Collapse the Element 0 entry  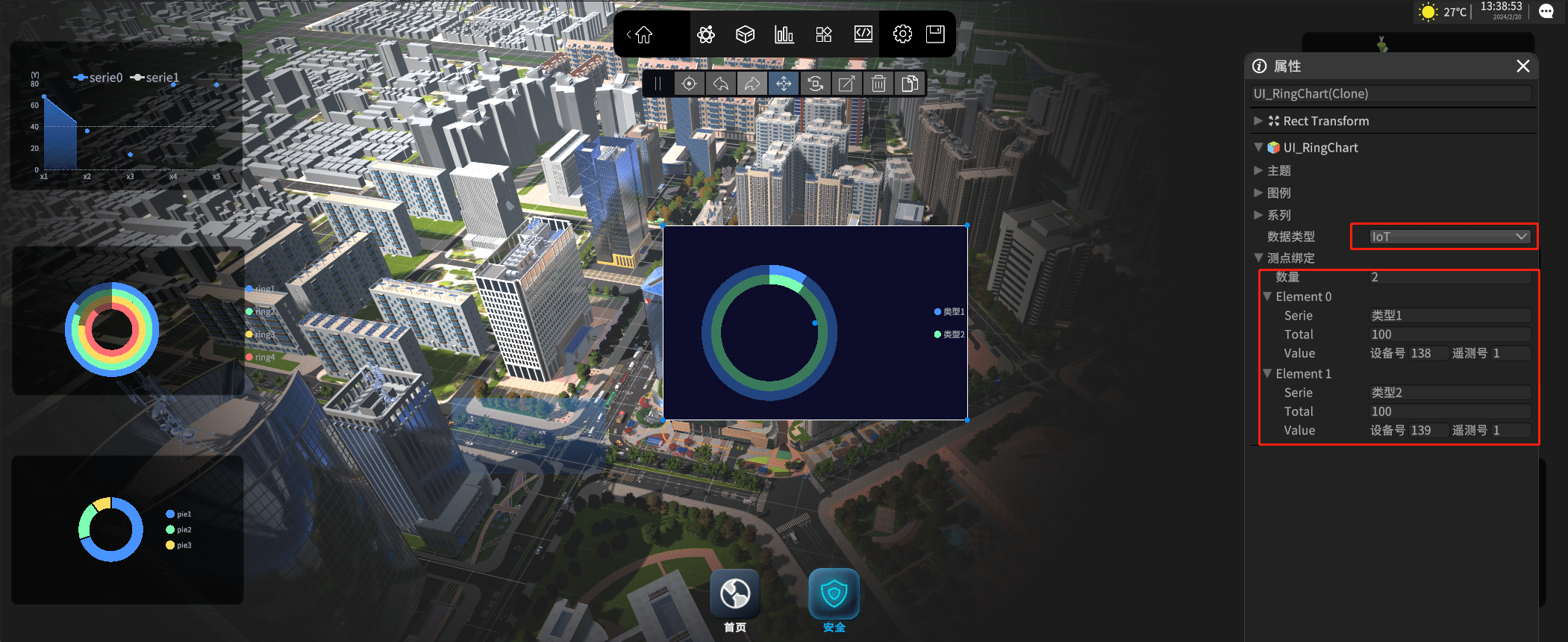(1267, 296)
